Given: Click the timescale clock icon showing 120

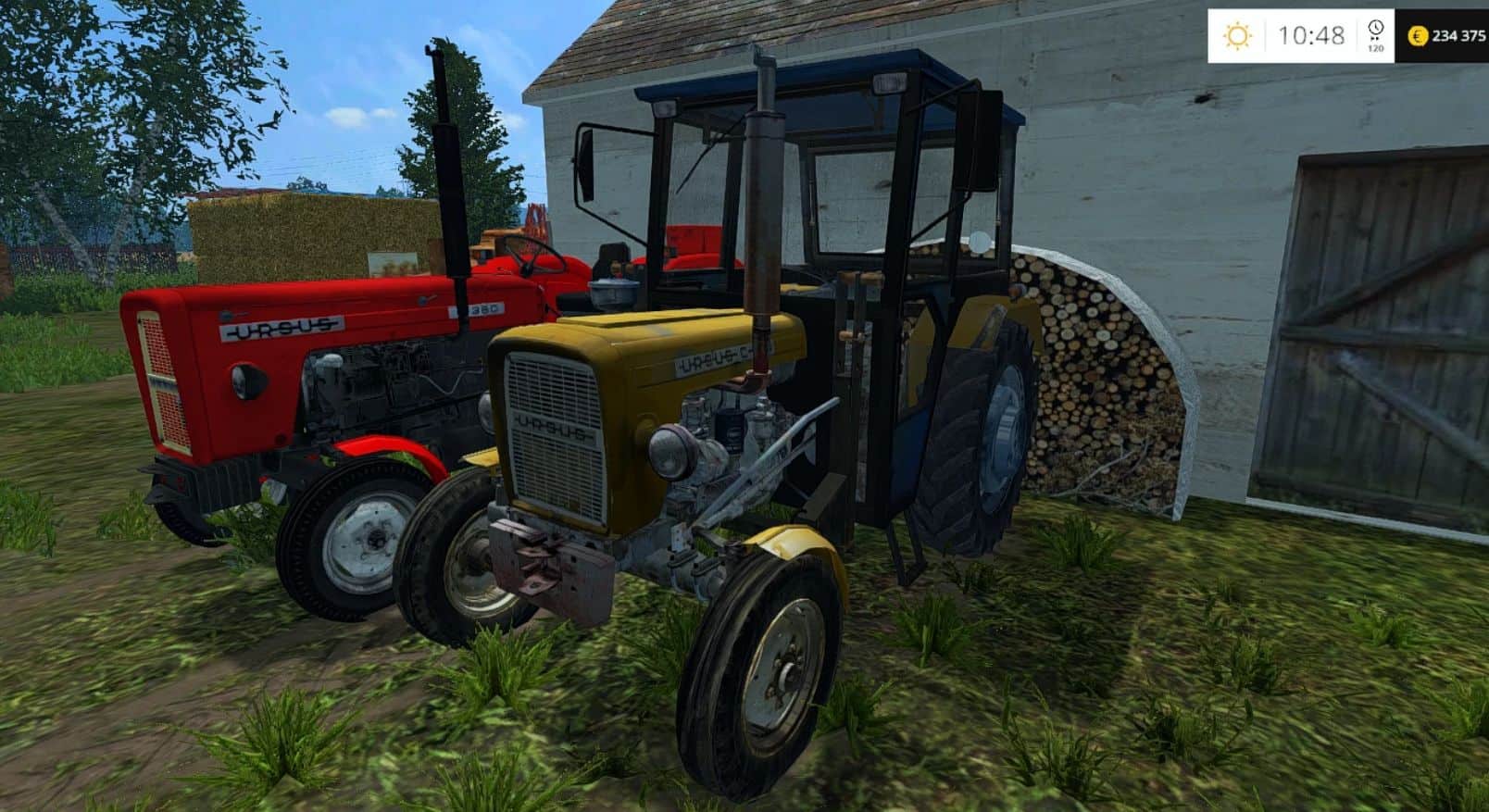Looking at the screenshot, I should point(1375,28).
